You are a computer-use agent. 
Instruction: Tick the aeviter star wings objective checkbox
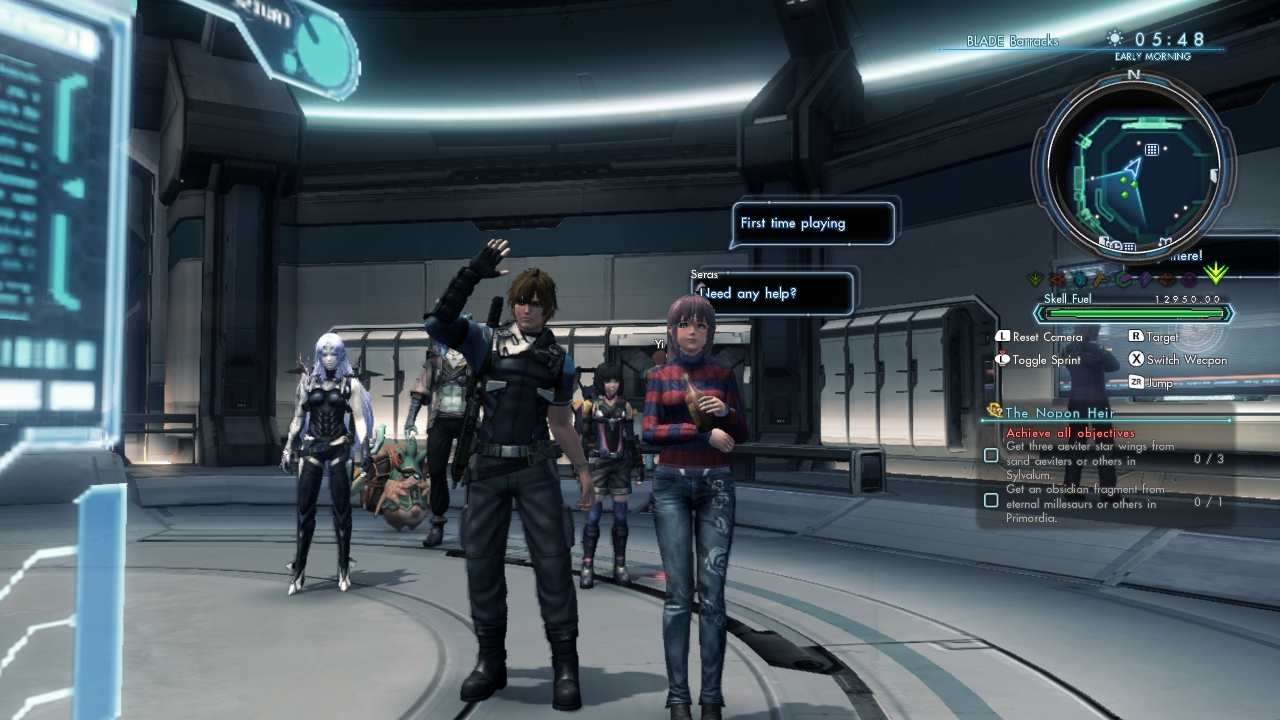(x=991, y=456)
